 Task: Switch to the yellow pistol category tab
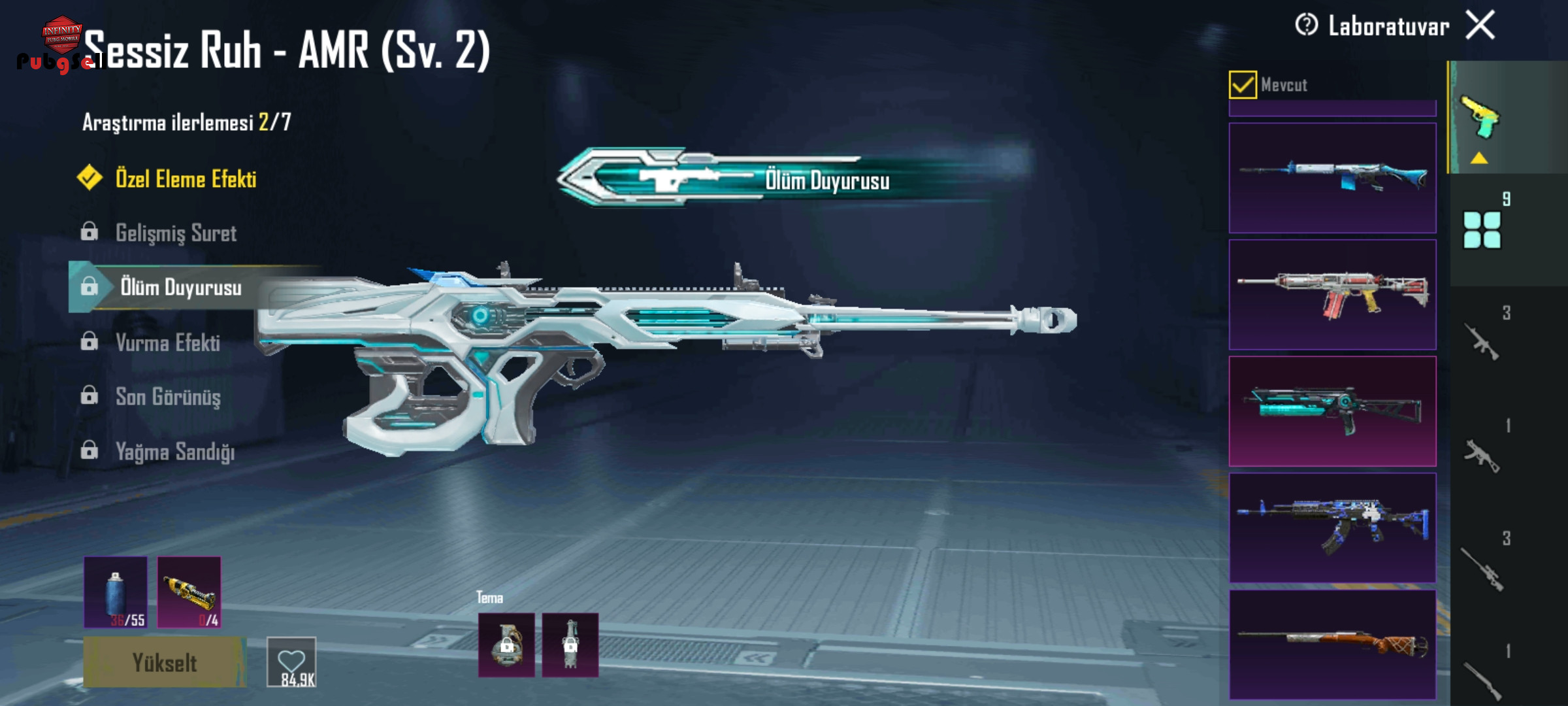1480,118
